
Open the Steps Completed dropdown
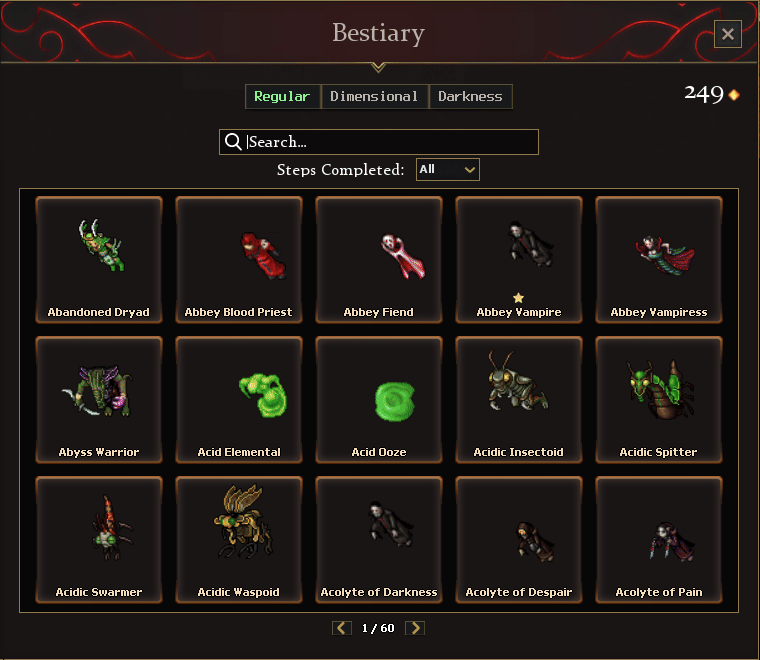click(x=448, y=170)
